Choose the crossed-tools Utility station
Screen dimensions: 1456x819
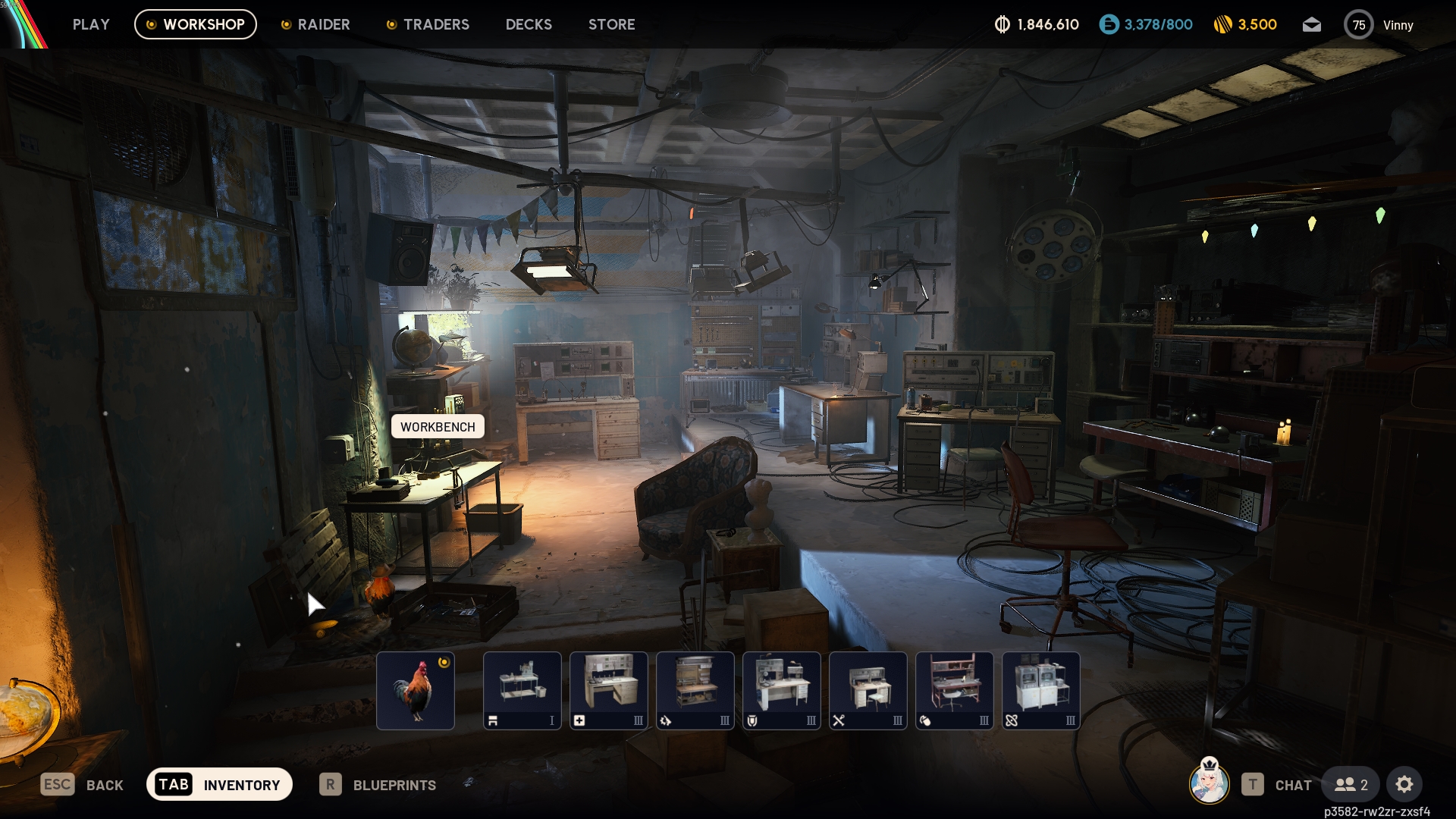(868, 690)
